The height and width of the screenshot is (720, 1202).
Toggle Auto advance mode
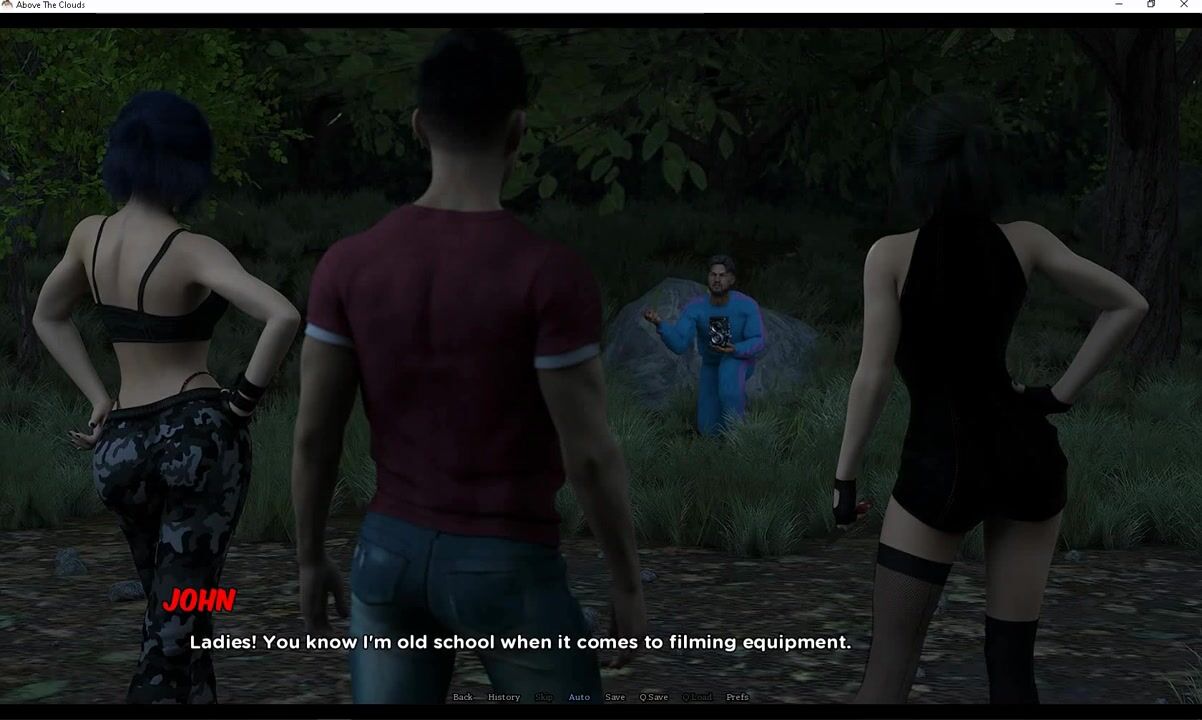click(x=579, y=697)
